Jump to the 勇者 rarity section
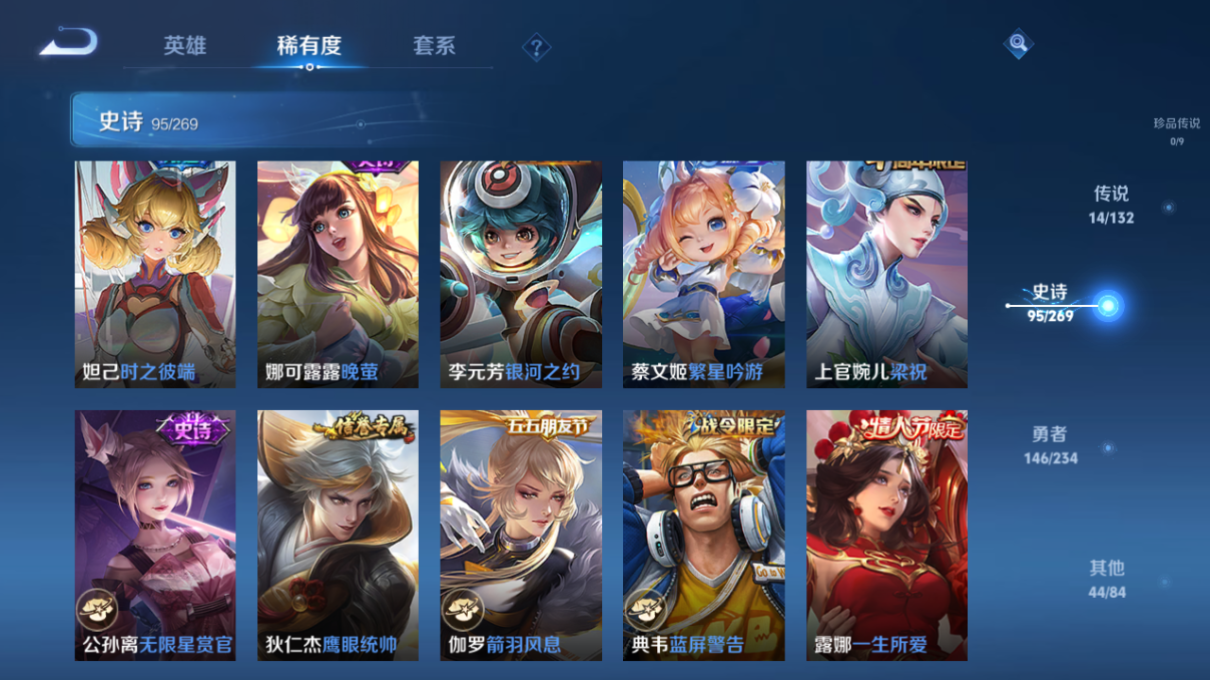Screen dimensions: 1210x680 (x=1050, y=445)
